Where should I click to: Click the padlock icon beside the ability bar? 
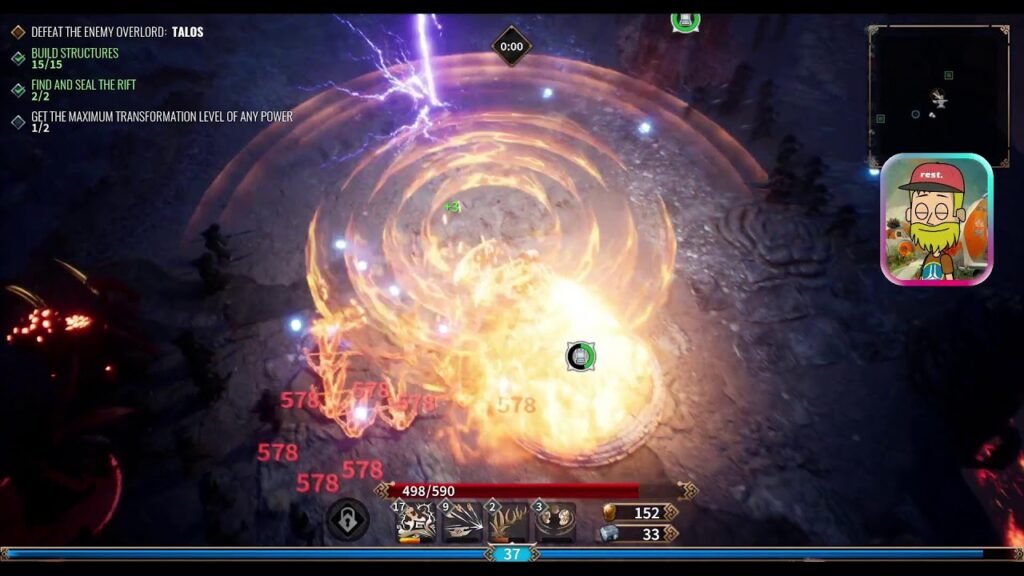coord(348,520)
